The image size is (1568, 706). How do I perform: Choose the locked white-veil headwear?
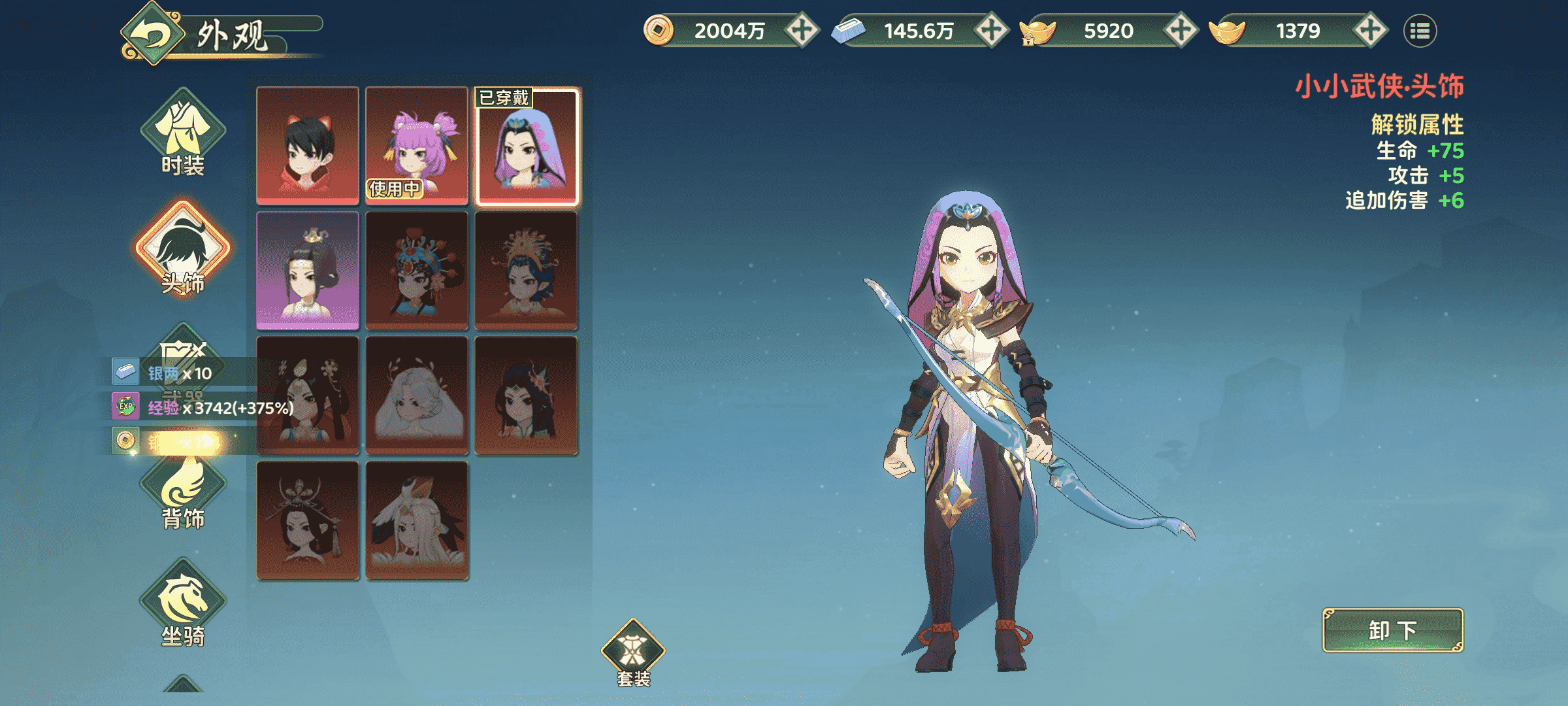point(417,395)
